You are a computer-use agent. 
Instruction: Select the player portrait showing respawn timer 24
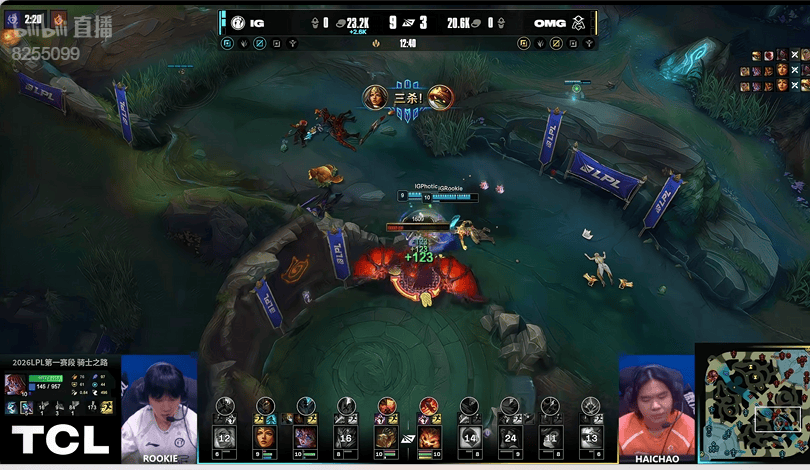510,437
